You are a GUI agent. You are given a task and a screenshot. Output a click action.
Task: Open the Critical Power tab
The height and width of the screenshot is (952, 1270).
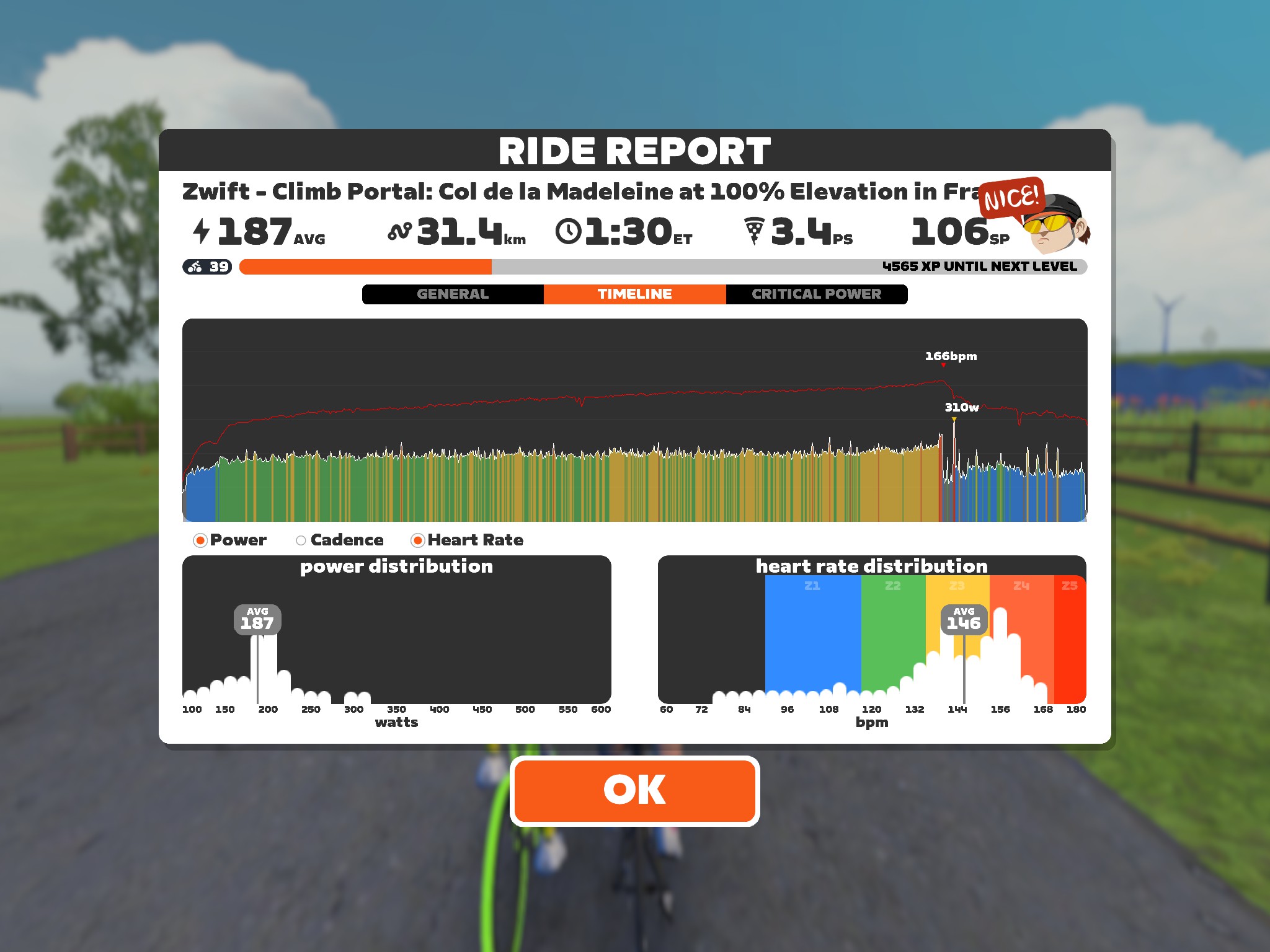click(816, 294)
